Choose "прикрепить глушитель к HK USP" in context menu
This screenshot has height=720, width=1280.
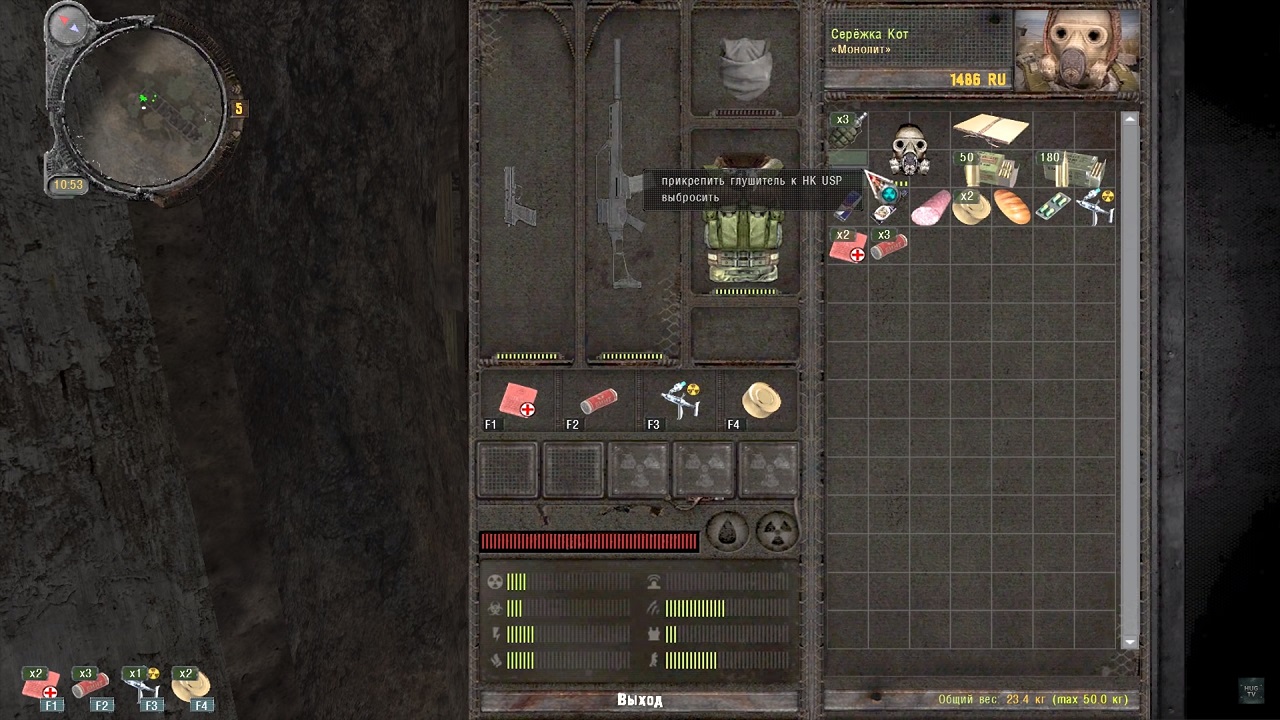click(x=751, y=180)
